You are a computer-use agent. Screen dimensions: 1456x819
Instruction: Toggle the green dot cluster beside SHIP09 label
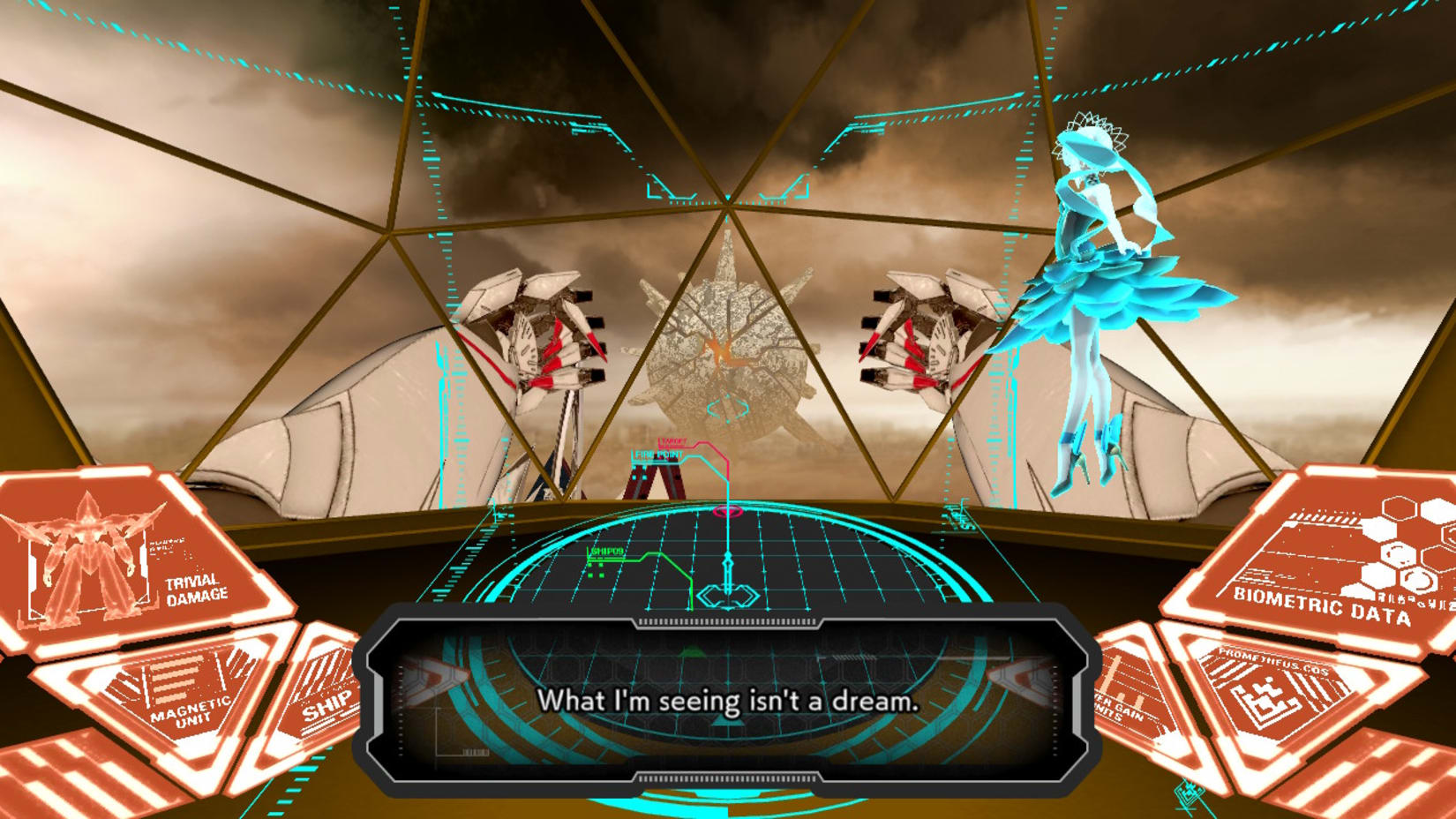coord(595,570)
